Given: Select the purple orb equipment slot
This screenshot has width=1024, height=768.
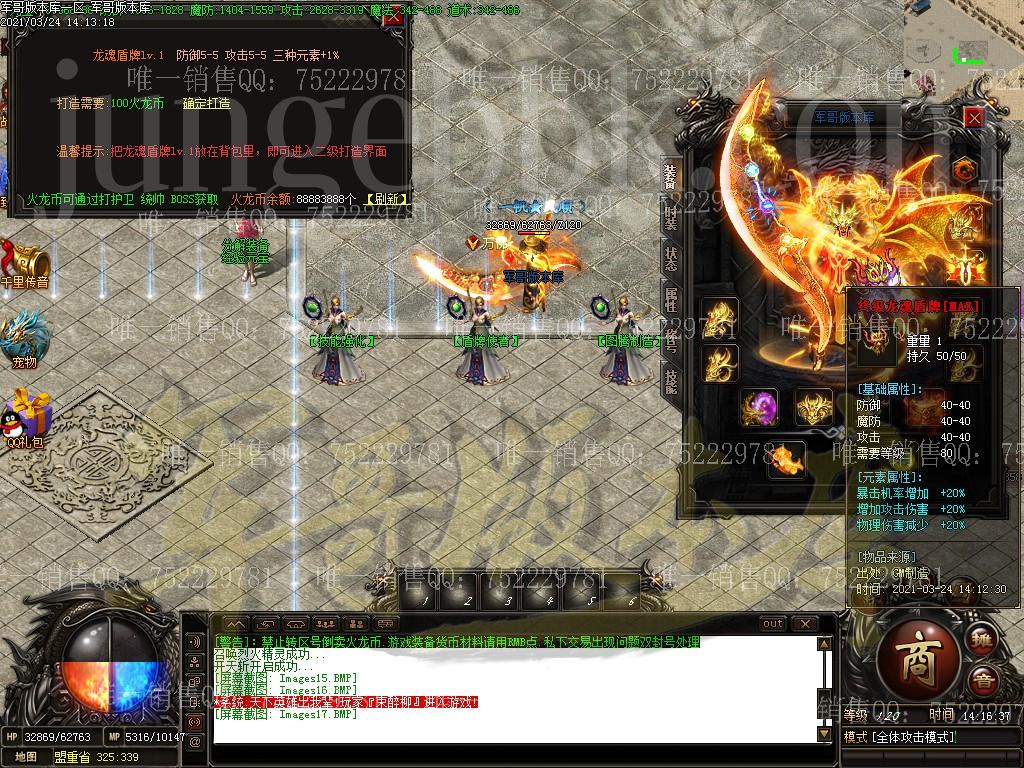Looking at the screenshot, I should 759,408.
